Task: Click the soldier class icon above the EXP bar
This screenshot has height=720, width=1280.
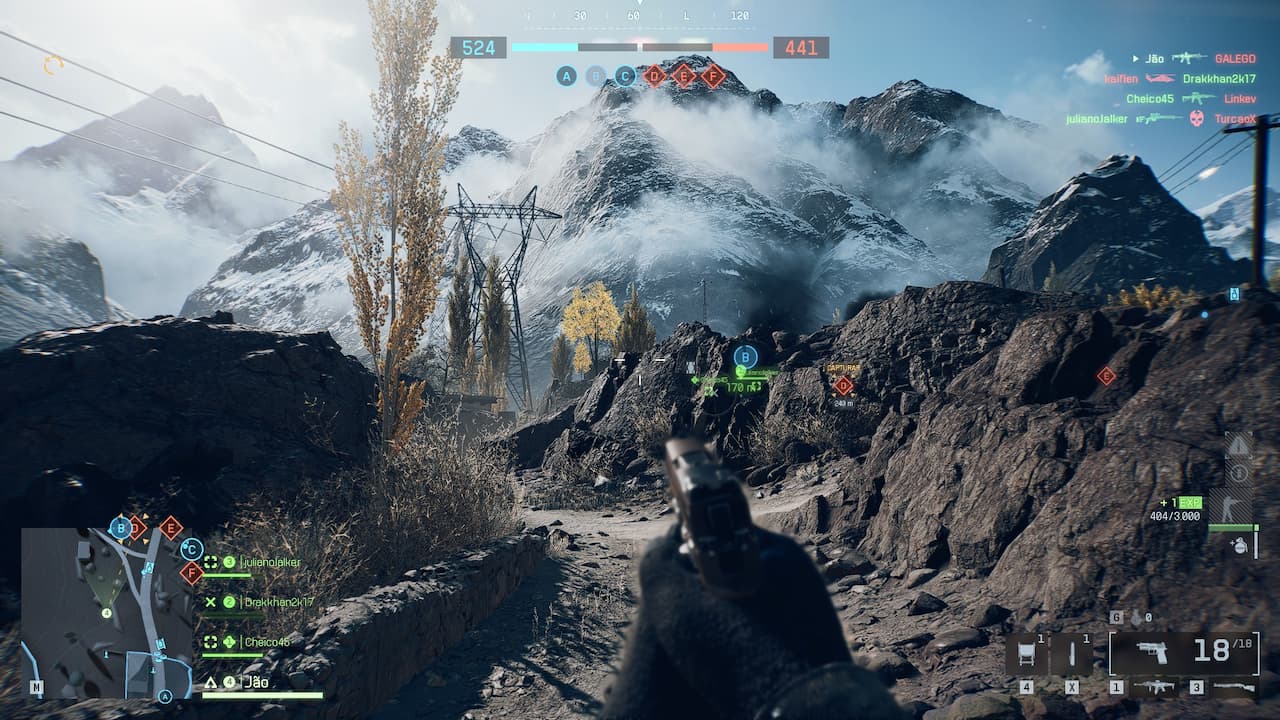Action: [1230, 505]
